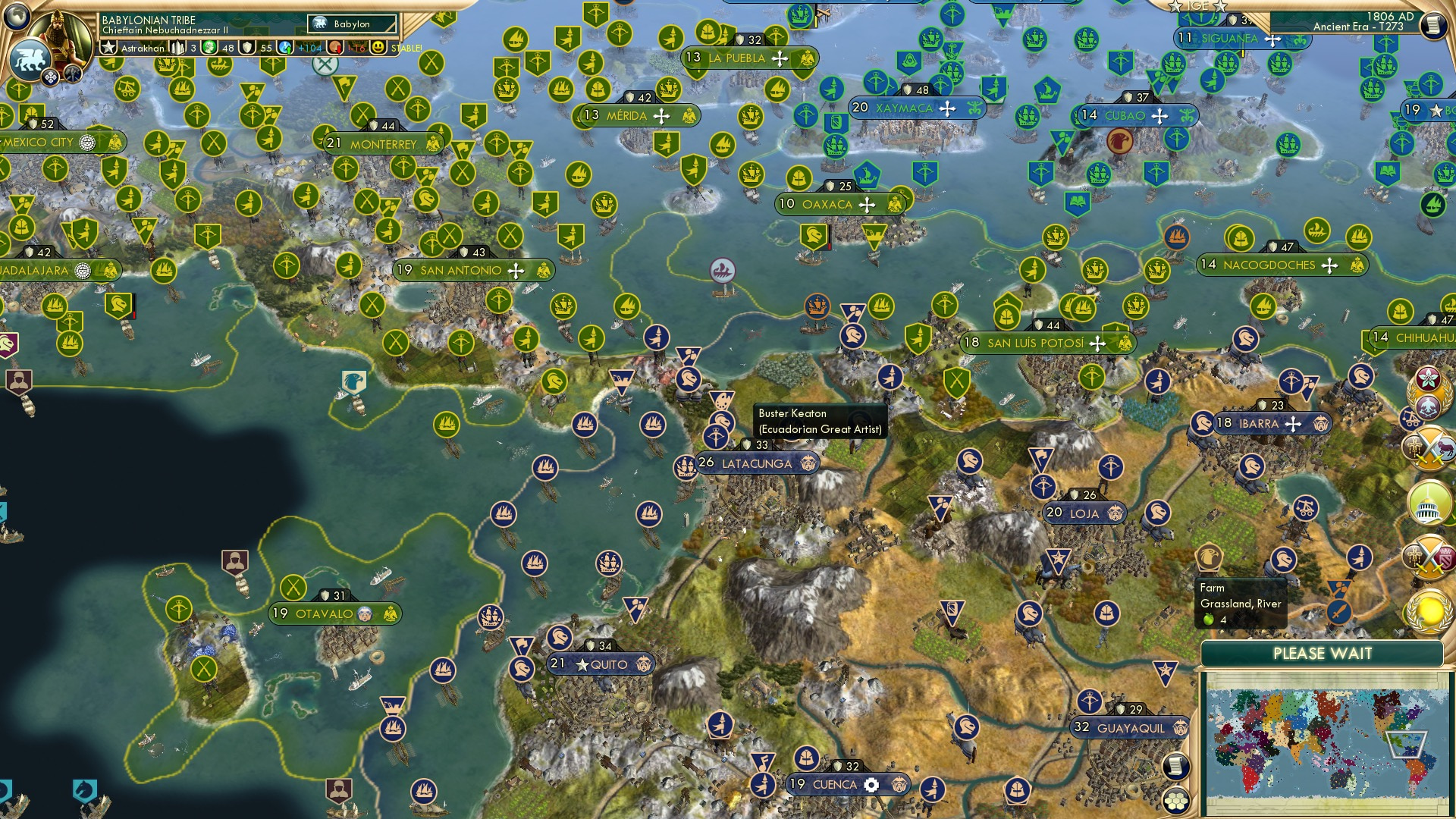Select the Otavalo city banner
This screenshot has width=1456, height=819.
click(x=324, y=613)
